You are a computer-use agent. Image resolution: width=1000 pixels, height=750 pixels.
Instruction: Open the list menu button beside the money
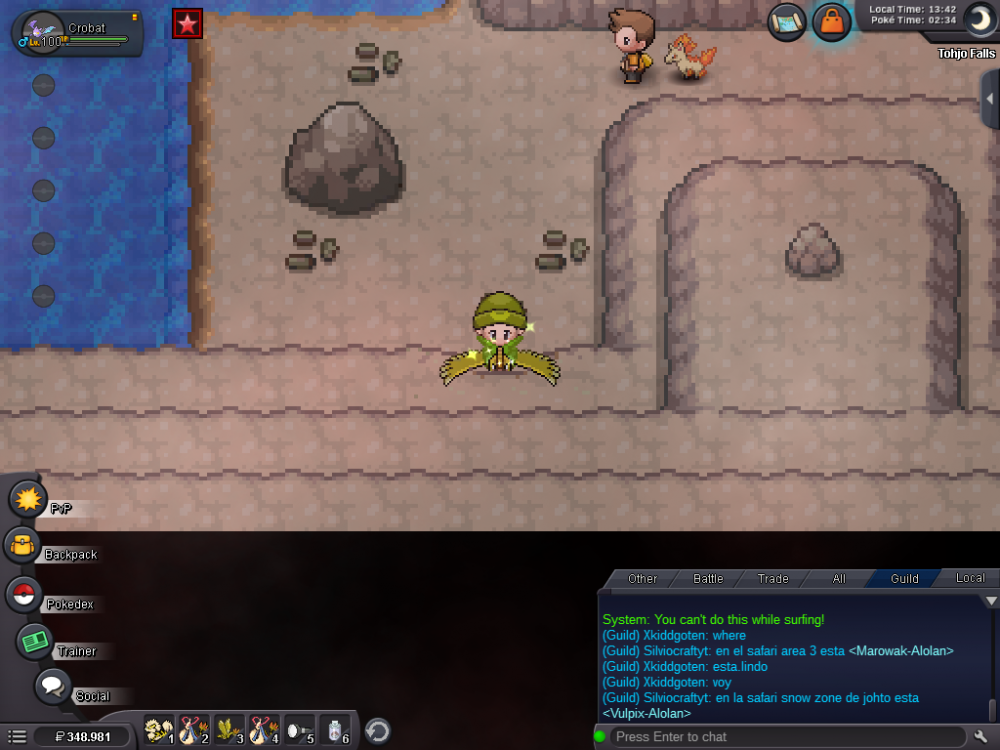pos(17,737)
